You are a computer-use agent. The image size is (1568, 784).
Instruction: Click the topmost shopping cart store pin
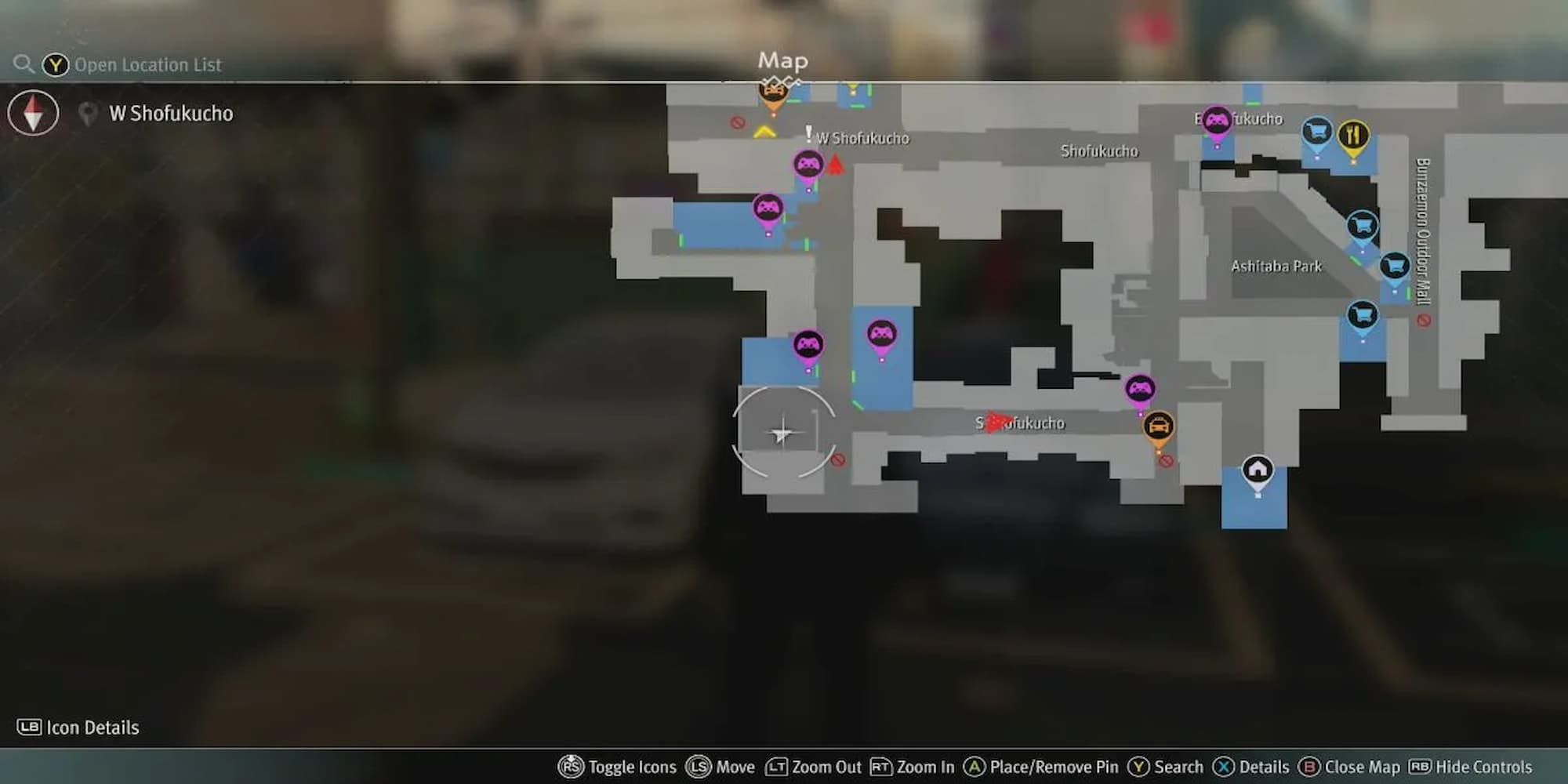click(1316, 129)
